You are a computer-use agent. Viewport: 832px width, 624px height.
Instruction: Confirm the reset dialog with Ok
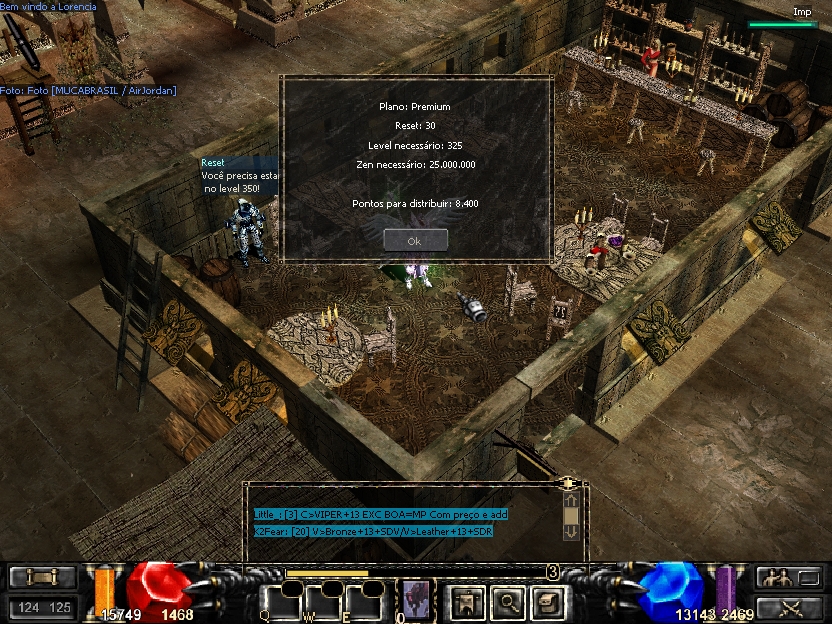(x=415, y=241)
